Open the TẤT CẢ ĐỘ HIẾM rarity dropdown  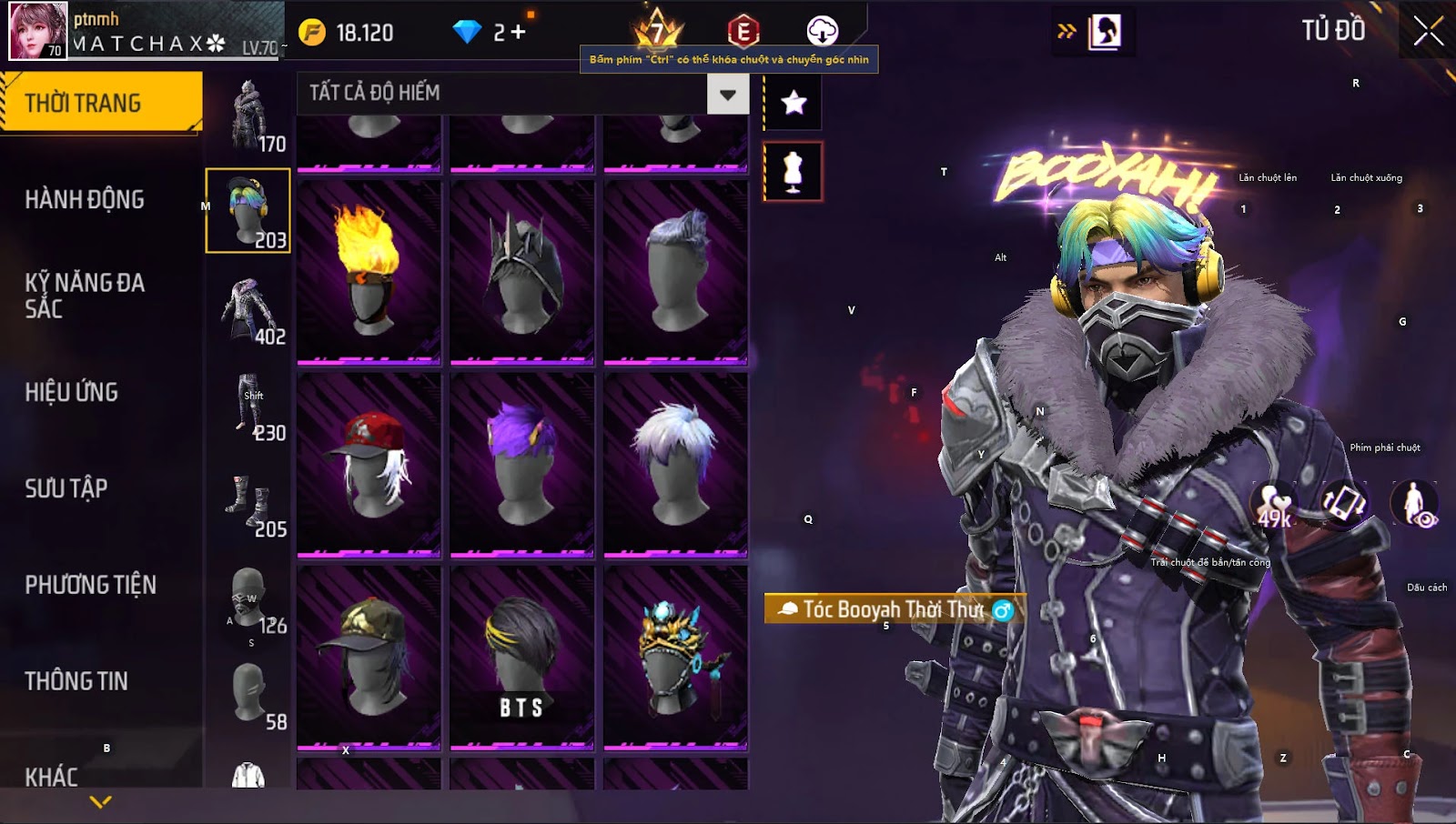click(x=727, y=94)
